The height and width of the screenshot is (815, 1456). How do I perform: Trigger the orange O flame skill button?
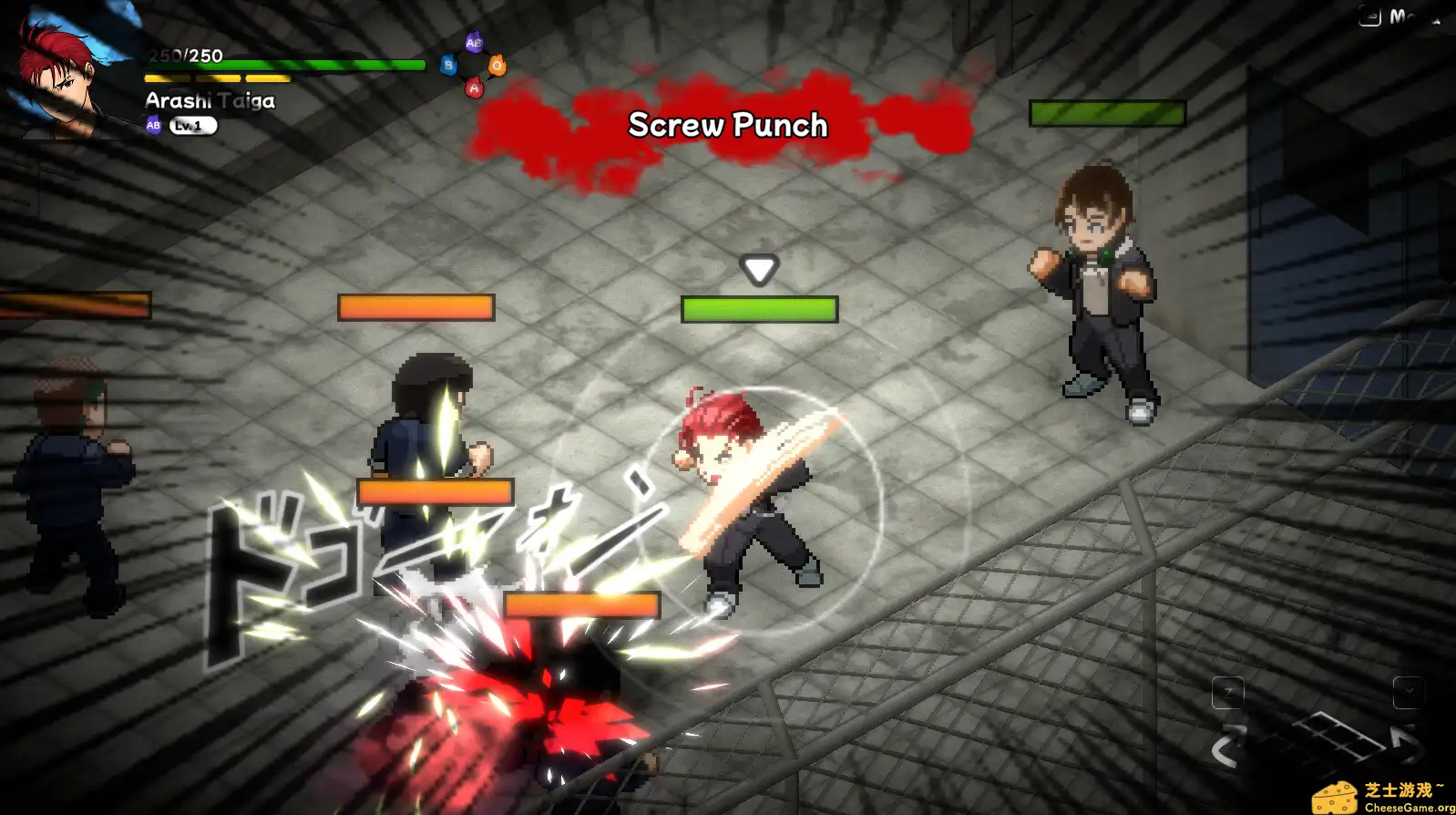pos(497,67)
